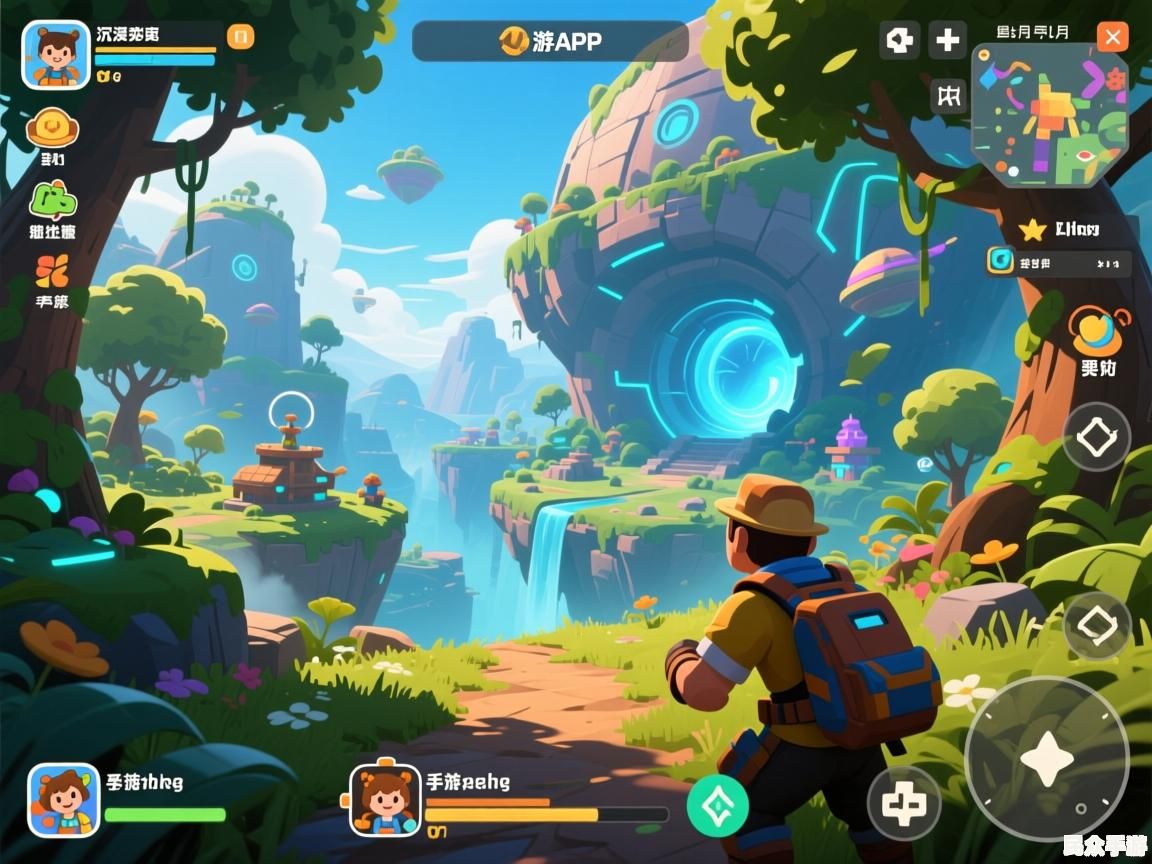Tap the large four-point star action button
This screenshot has width=1152, height=864.
pos(1046,760)
